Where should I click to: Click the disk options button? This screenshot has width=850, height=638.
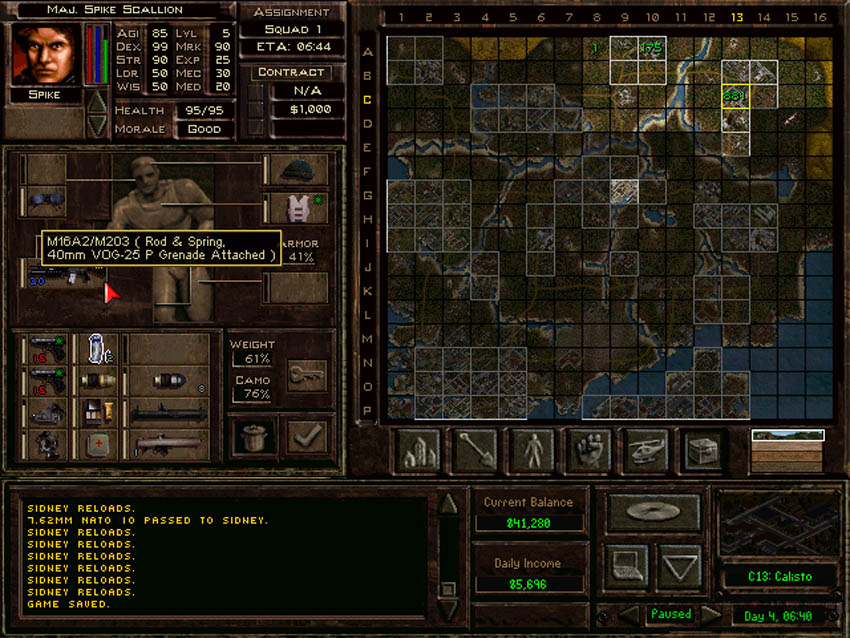click(x=654, y=511)
